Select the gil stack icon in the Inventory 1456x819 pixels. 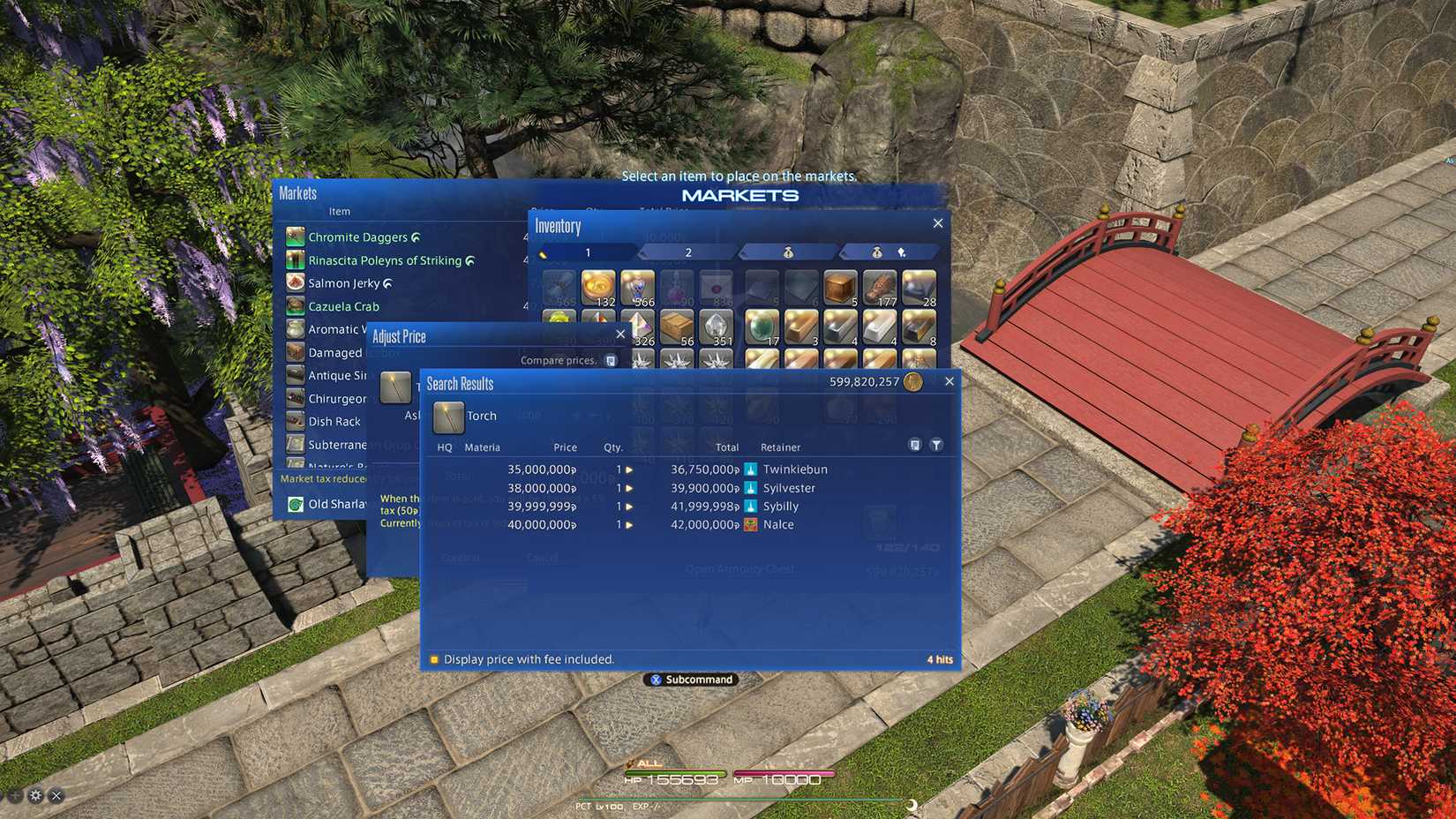coord(597,287)
